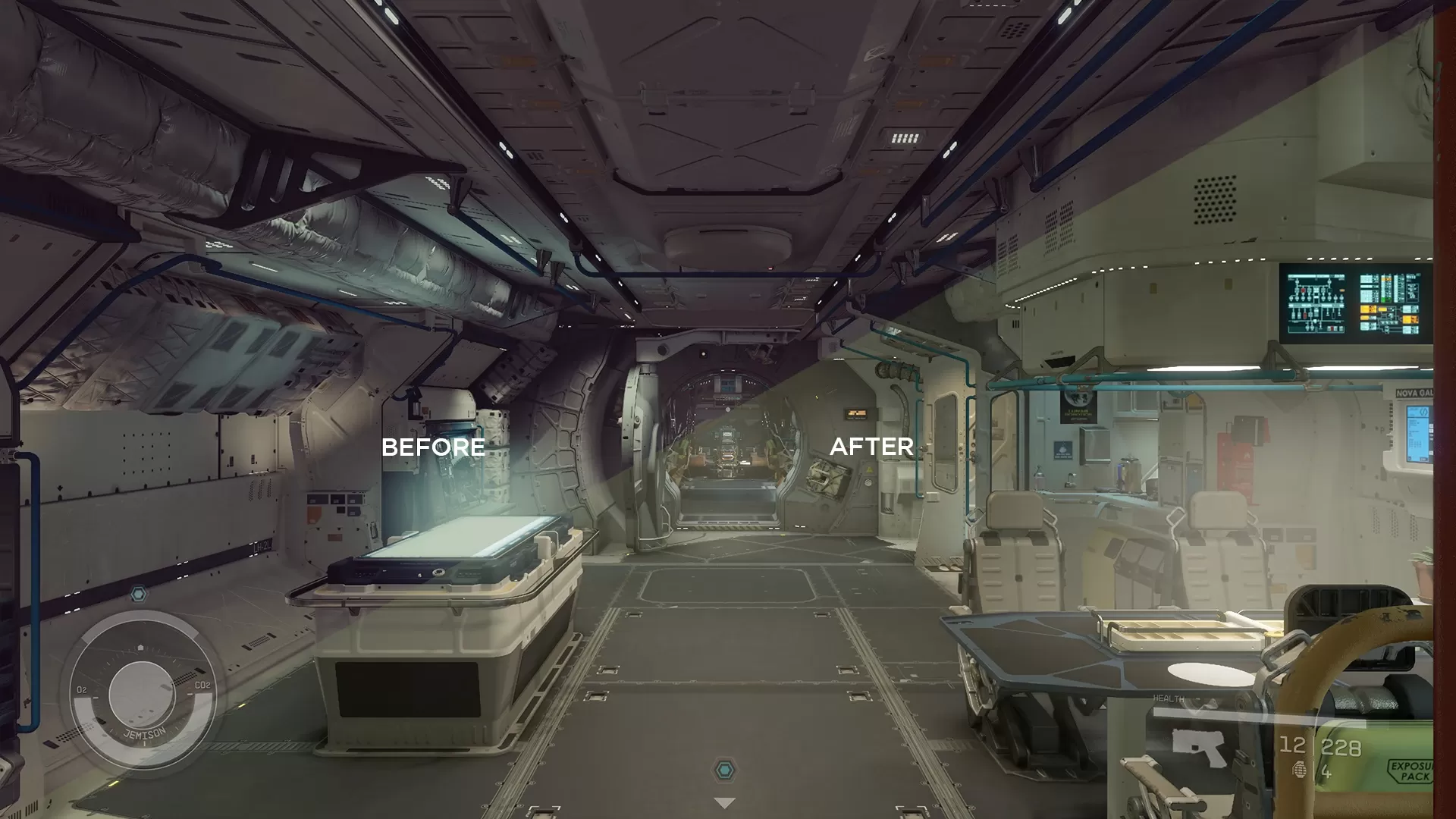Click the circular Jemison watch compass
The width and height of the screenshot is (1456, 819).
141,695
